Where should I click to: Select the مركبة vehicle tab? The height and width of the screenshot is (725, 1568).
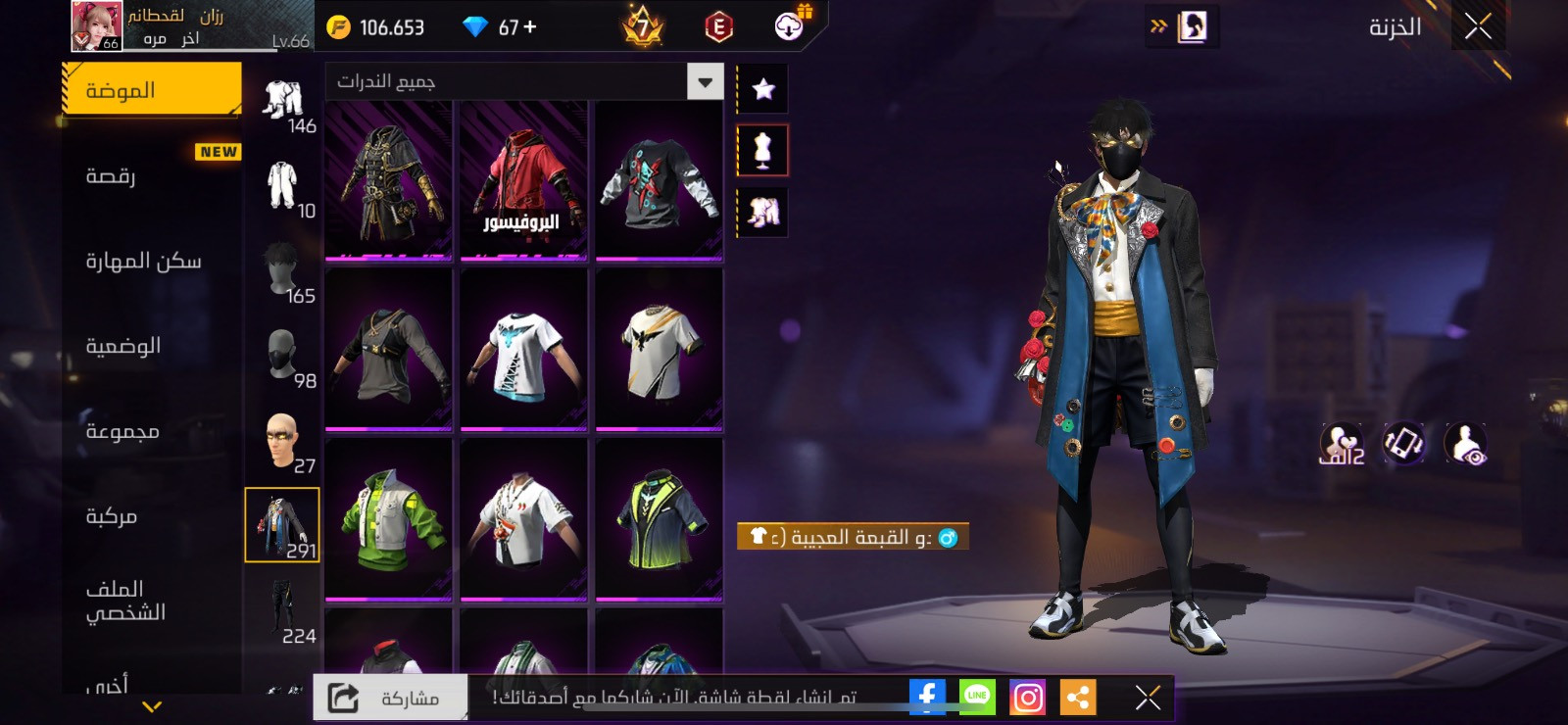pyautogui.click(x=151, y=516)
